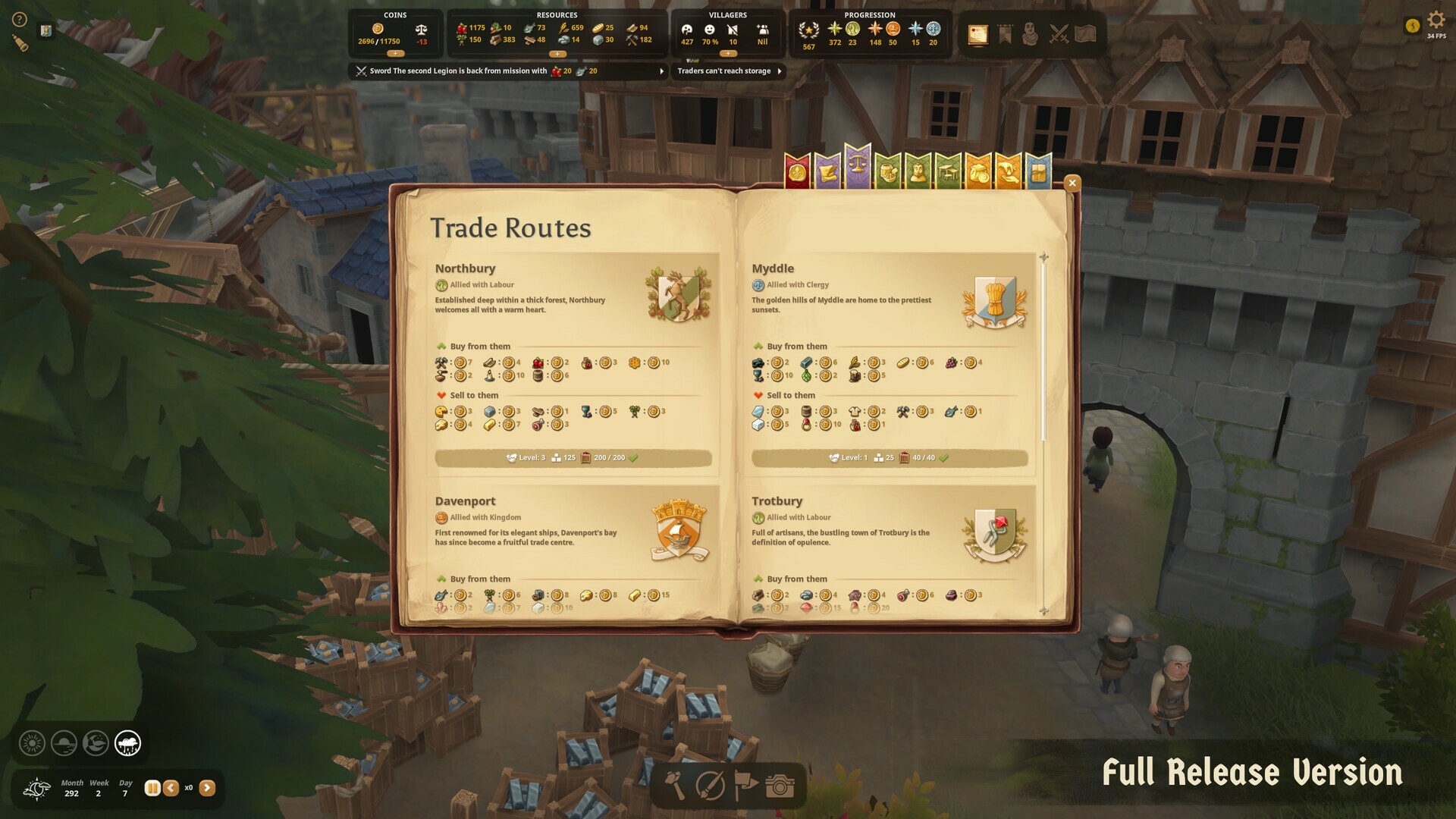Close the Trade Routes book
This screenshot has width=1456, height=819.
1072,183
